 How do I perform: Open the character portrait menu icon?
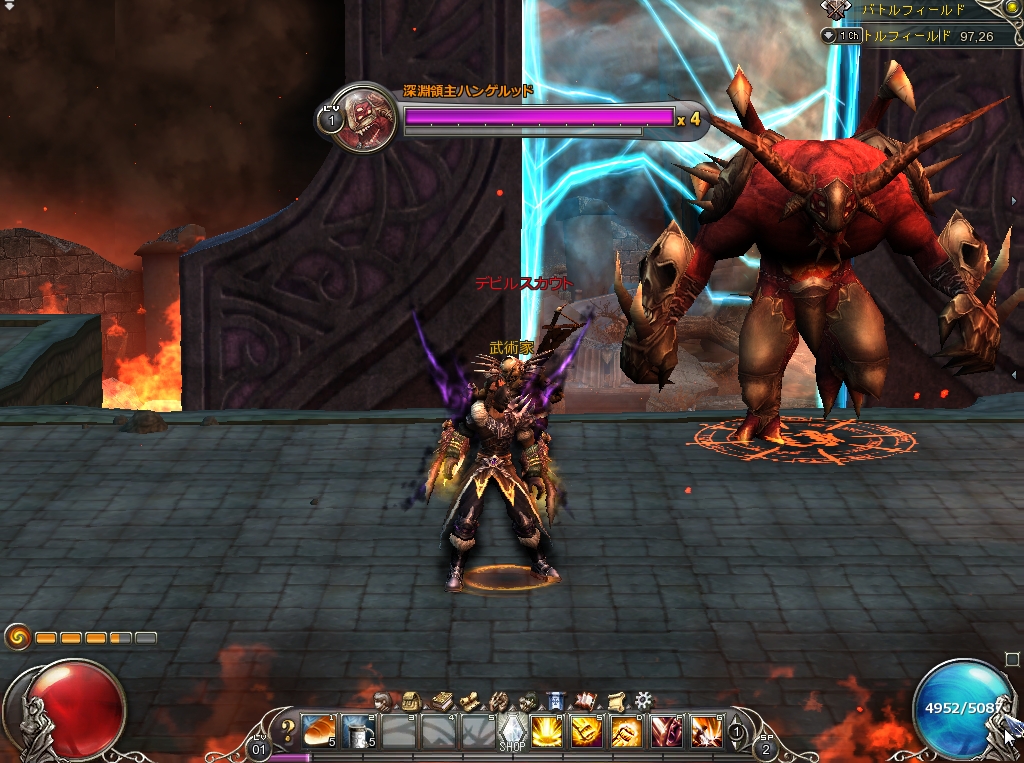coord(383,701)
